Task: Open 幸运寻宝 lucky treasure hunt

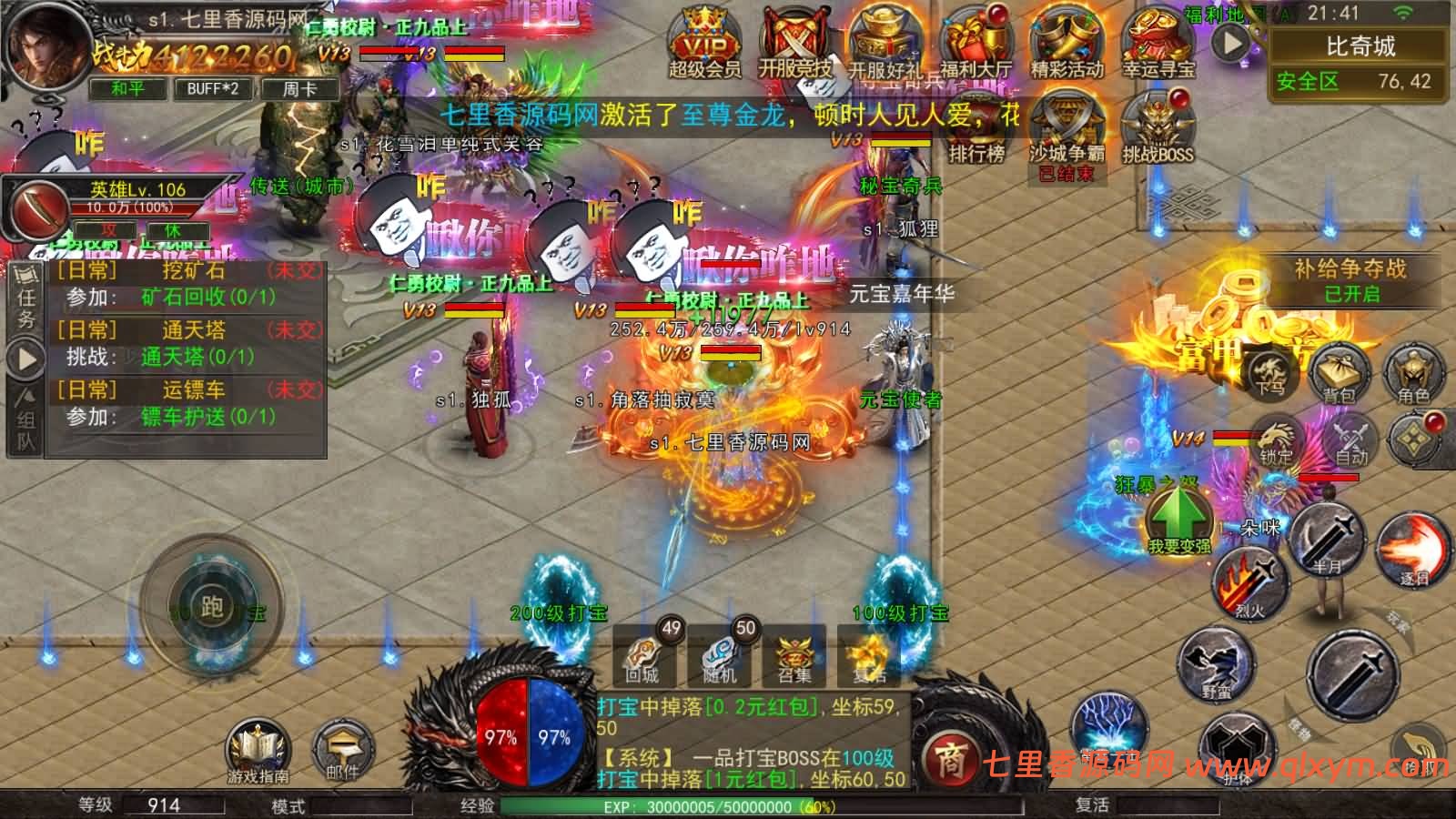Action: click(x=1158, y=44)
